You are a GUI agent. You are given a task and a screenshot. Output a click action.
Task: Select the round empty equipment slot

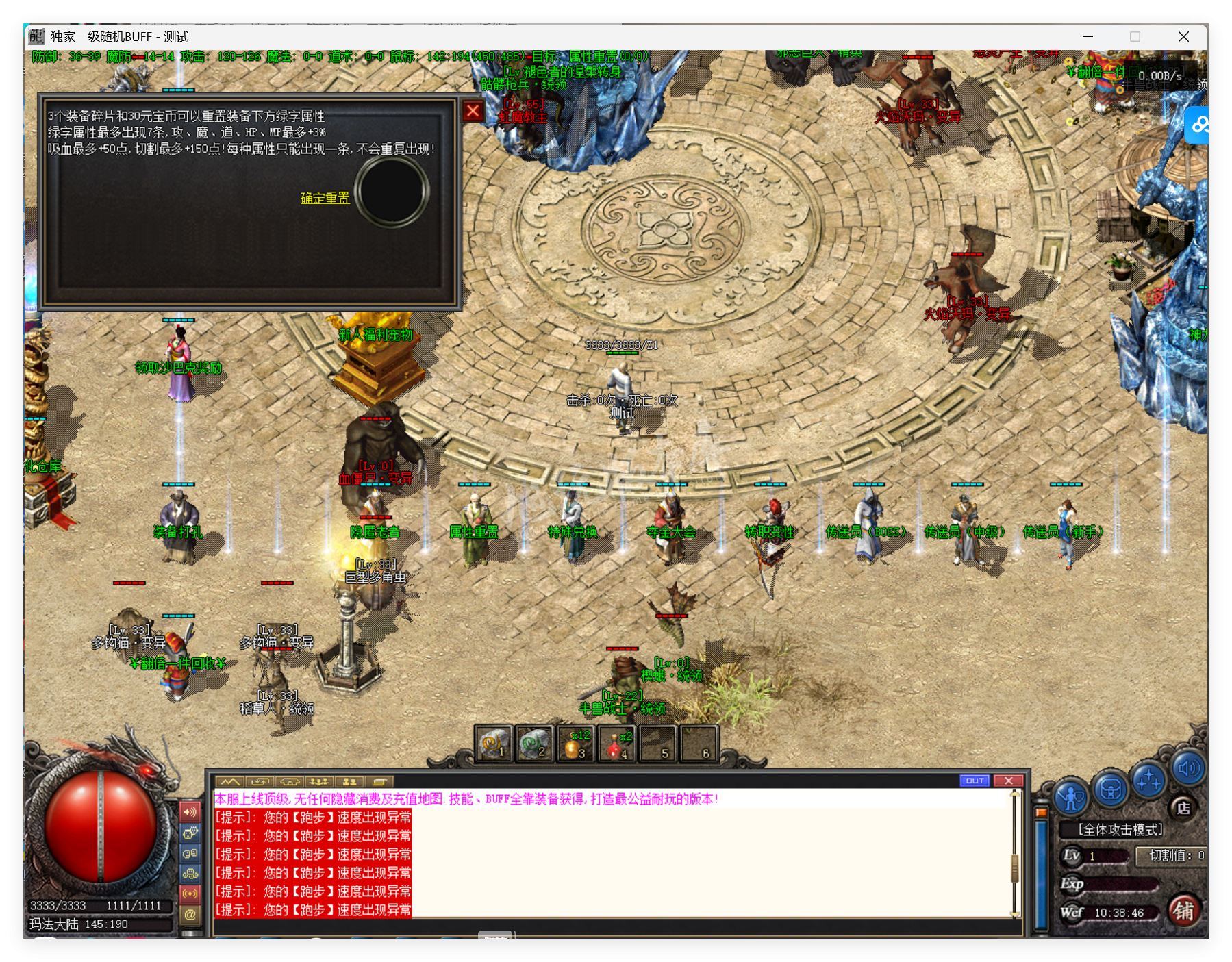(392, 192)
